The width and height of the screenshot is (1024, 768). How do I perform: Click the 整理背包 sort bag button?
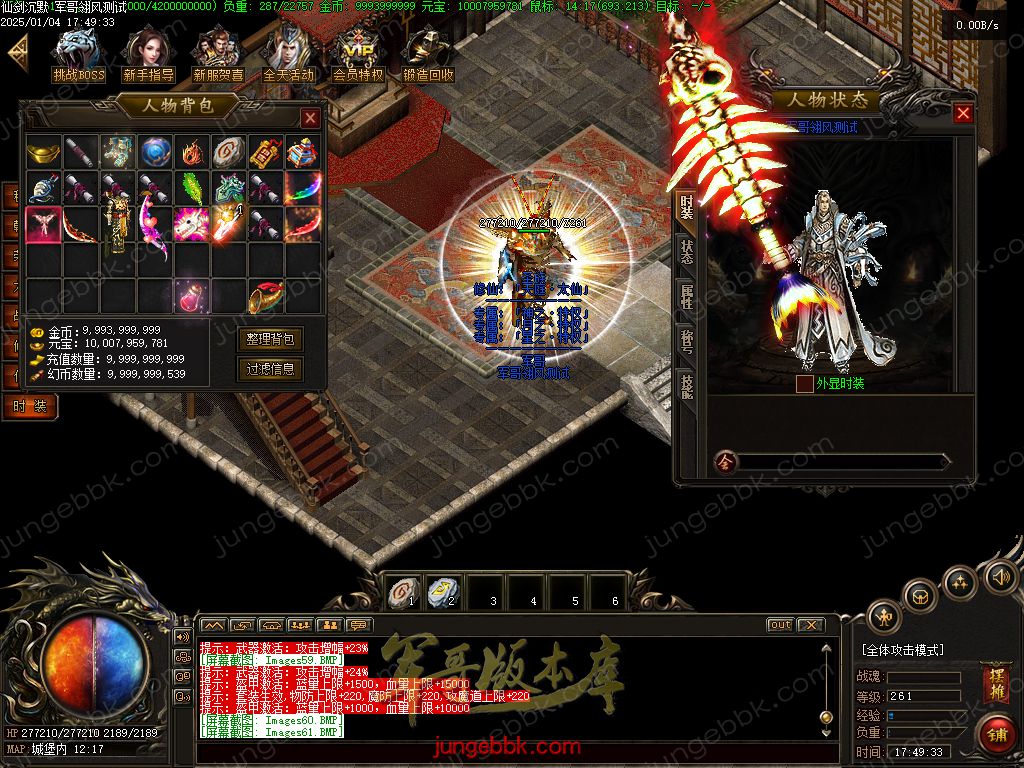pyautogui.click(x=270, y=339)
